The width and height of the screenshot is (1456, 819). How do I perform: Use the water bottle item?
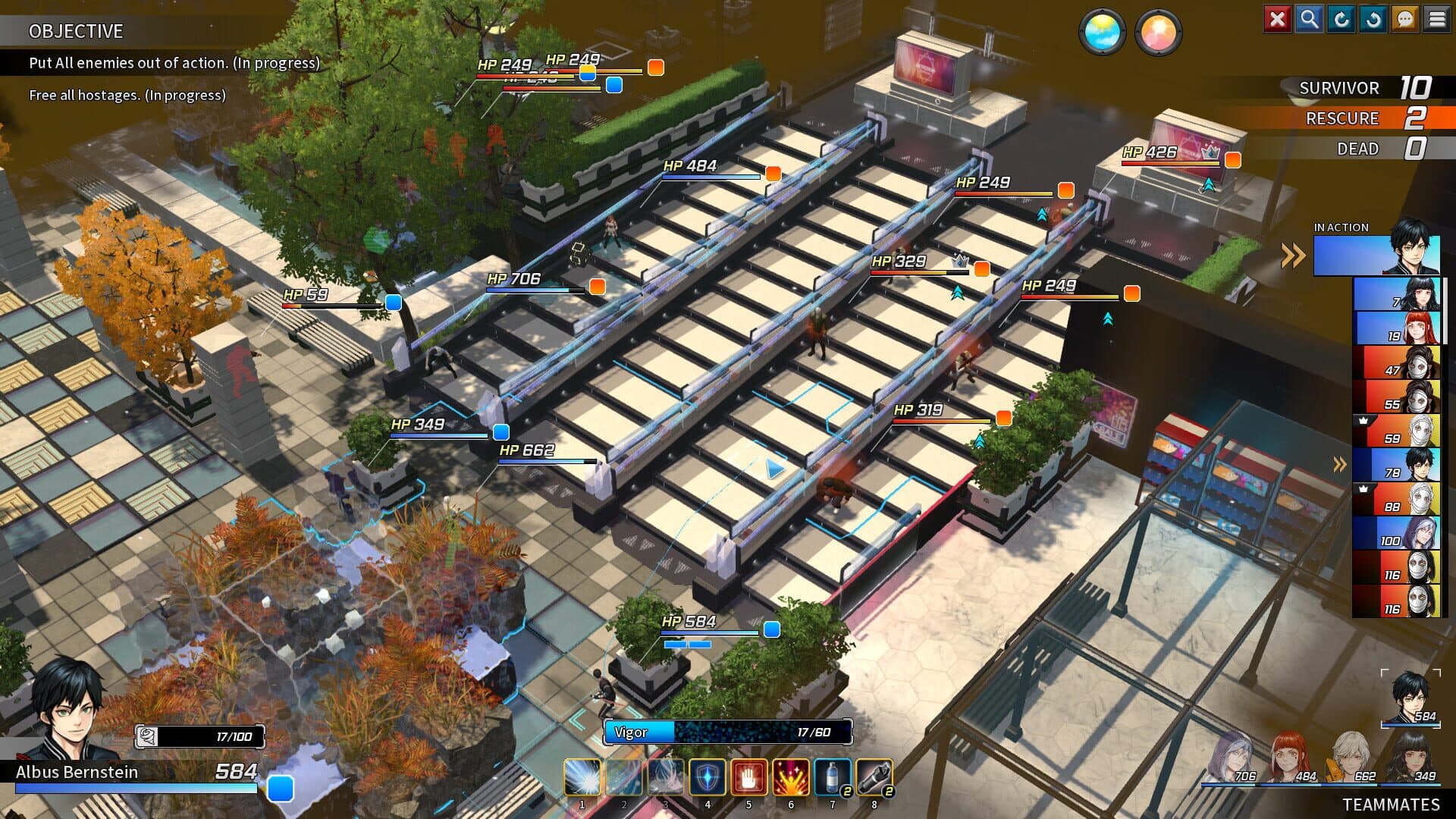tap(832, 777)
